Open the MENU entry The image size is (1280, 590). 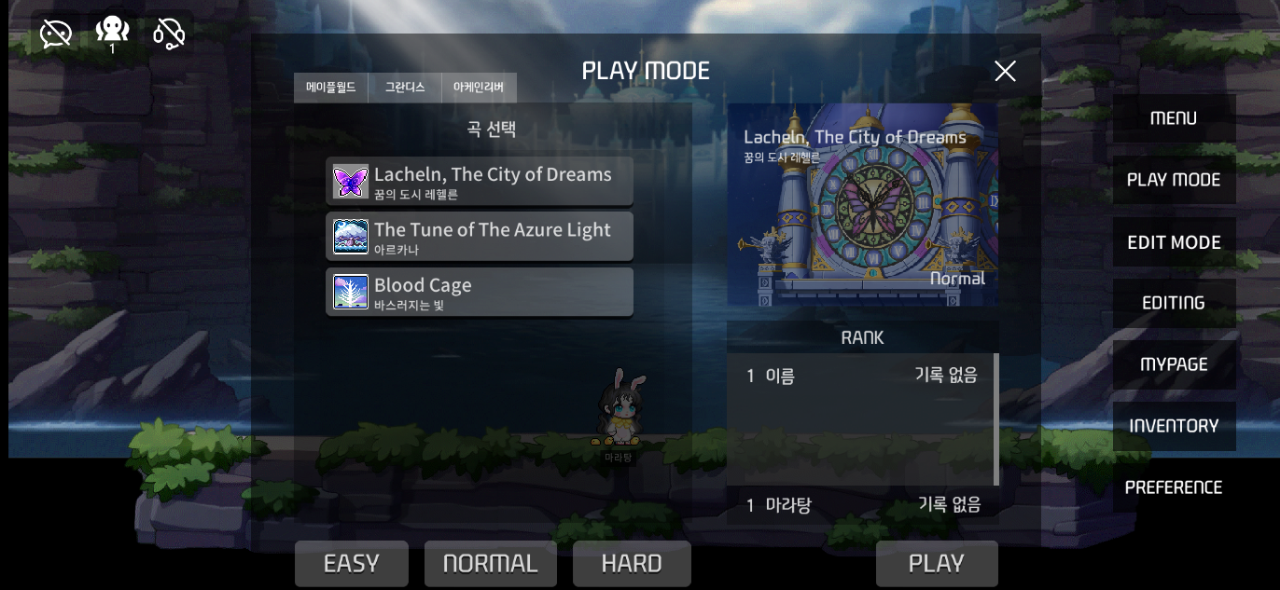(x=1173, y=118)
